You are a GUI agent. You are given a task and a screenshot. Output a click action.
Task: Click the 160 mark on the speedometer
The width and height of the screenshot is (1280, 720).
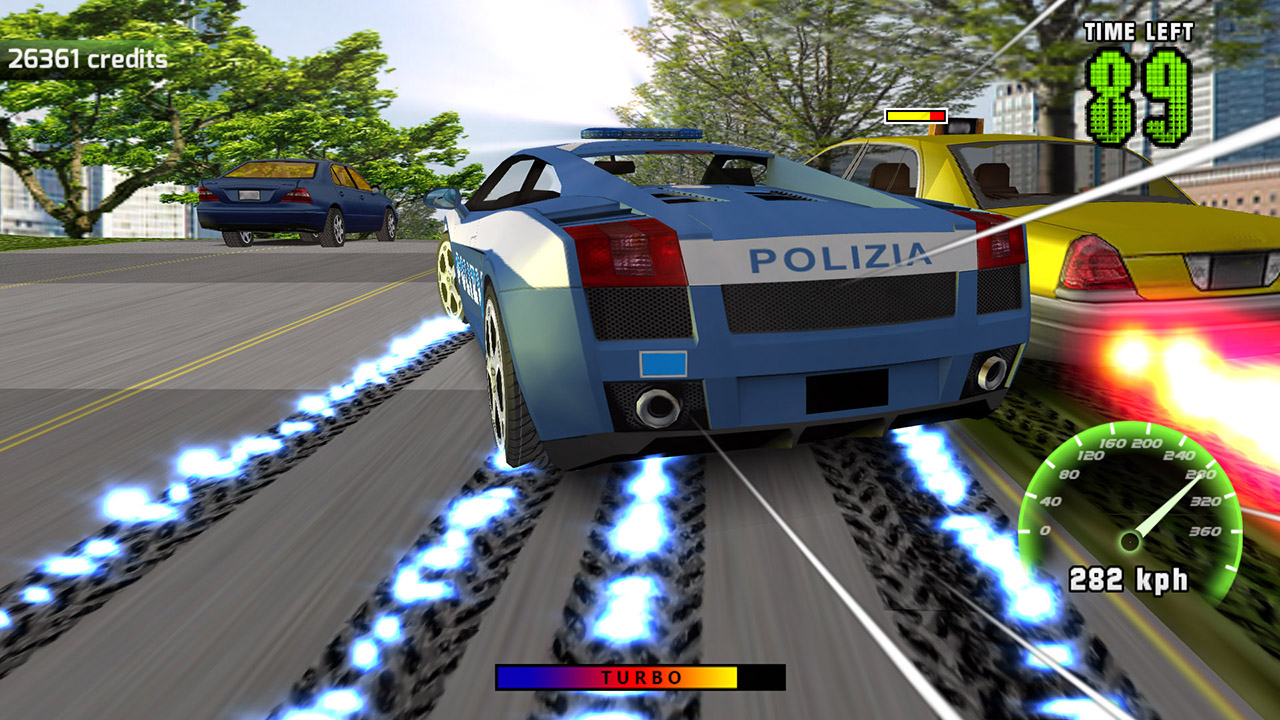tap(1112, 443)
